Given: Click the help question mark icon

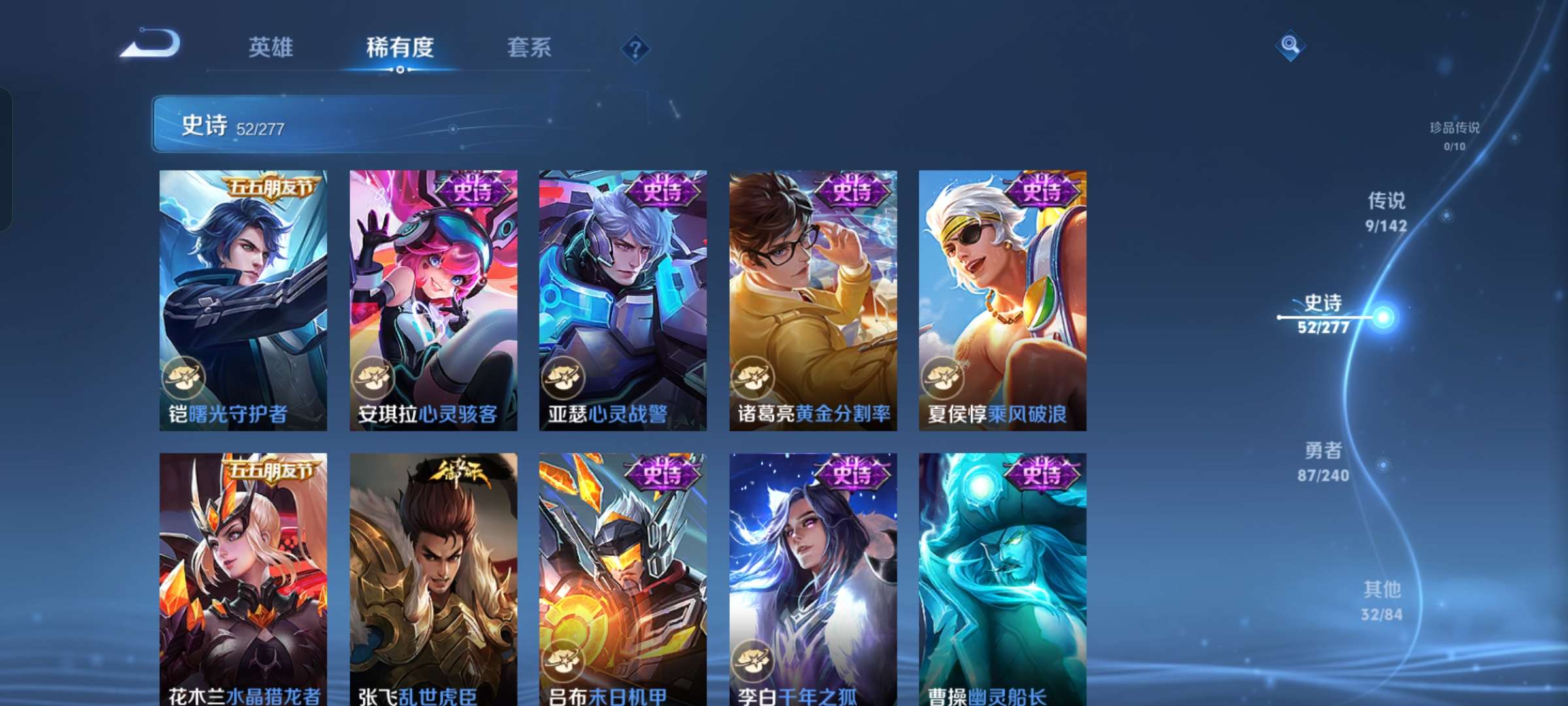Looking at the screenshot, I should pos(635,48).
